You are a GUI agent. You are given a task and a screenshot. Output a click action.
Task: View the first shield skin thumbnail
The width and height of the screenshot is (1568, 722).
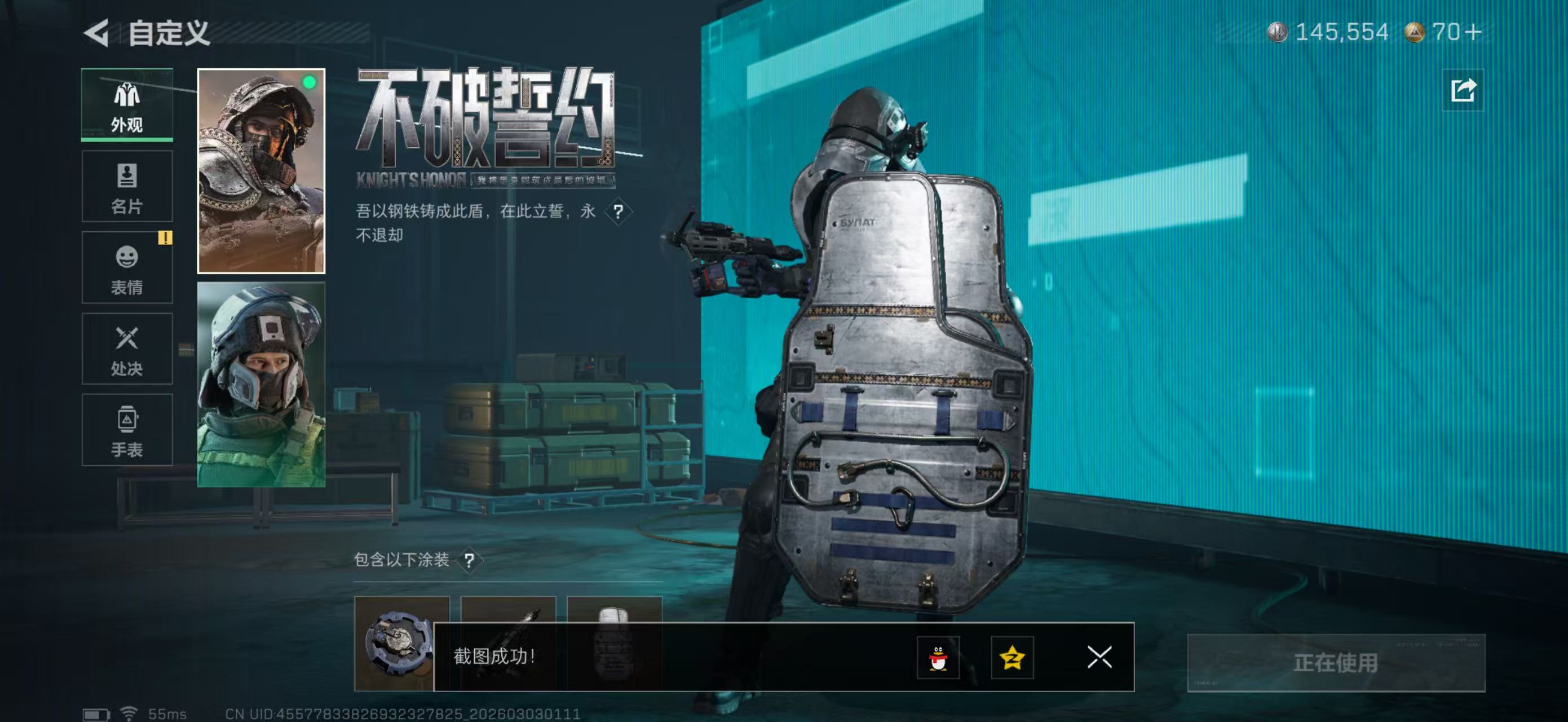[x=404, y=645]
